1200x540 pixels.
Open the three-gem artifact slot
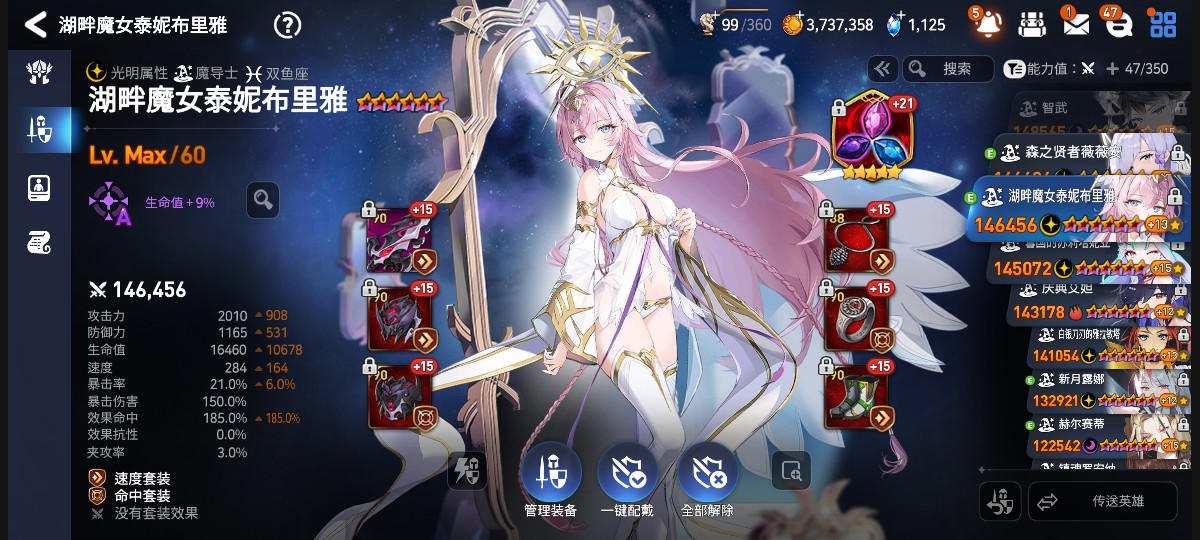click(867, 136)
